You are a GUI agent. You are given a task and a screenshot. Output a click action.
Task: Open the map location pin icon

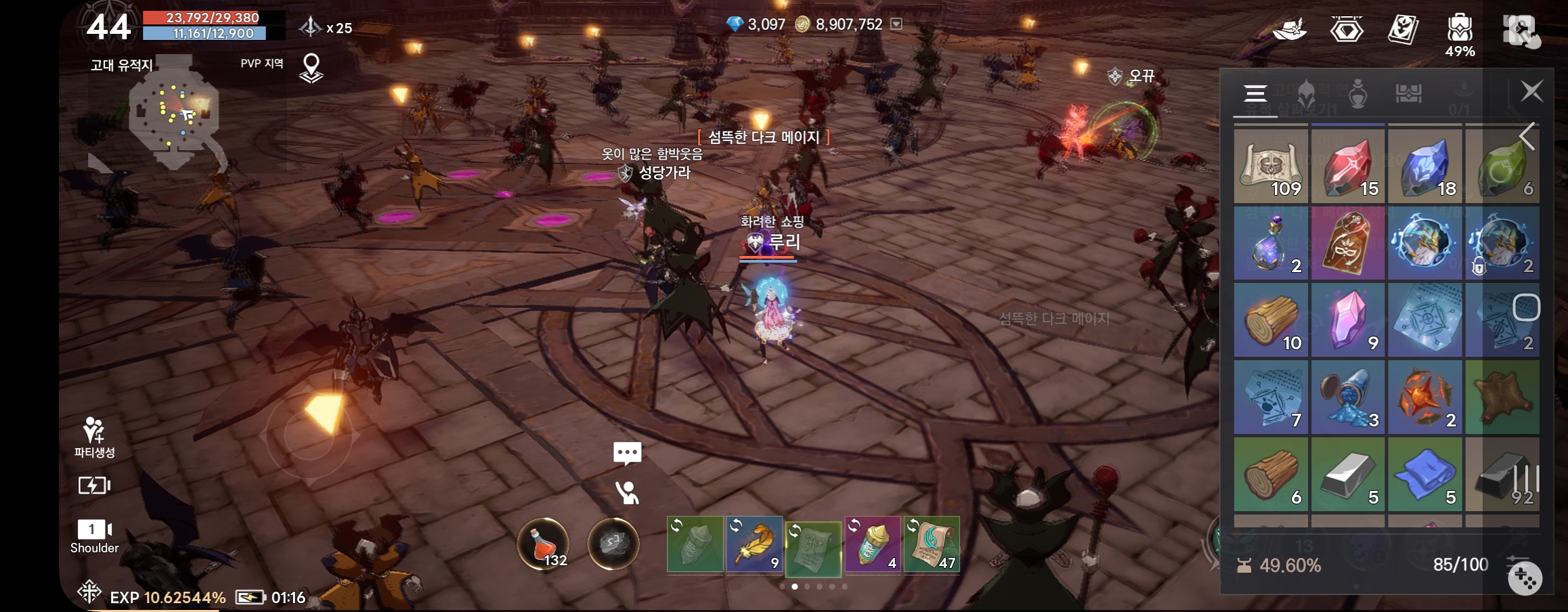311,68
